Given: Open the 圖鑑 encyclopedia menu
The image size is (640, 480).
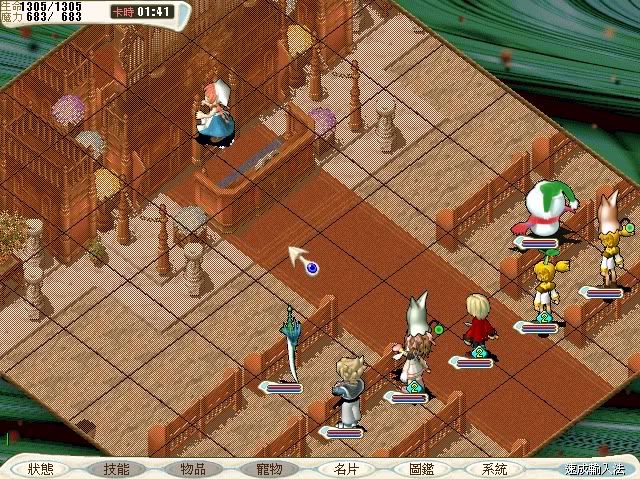Looking at the screenshot, I should tap(420, 468).
